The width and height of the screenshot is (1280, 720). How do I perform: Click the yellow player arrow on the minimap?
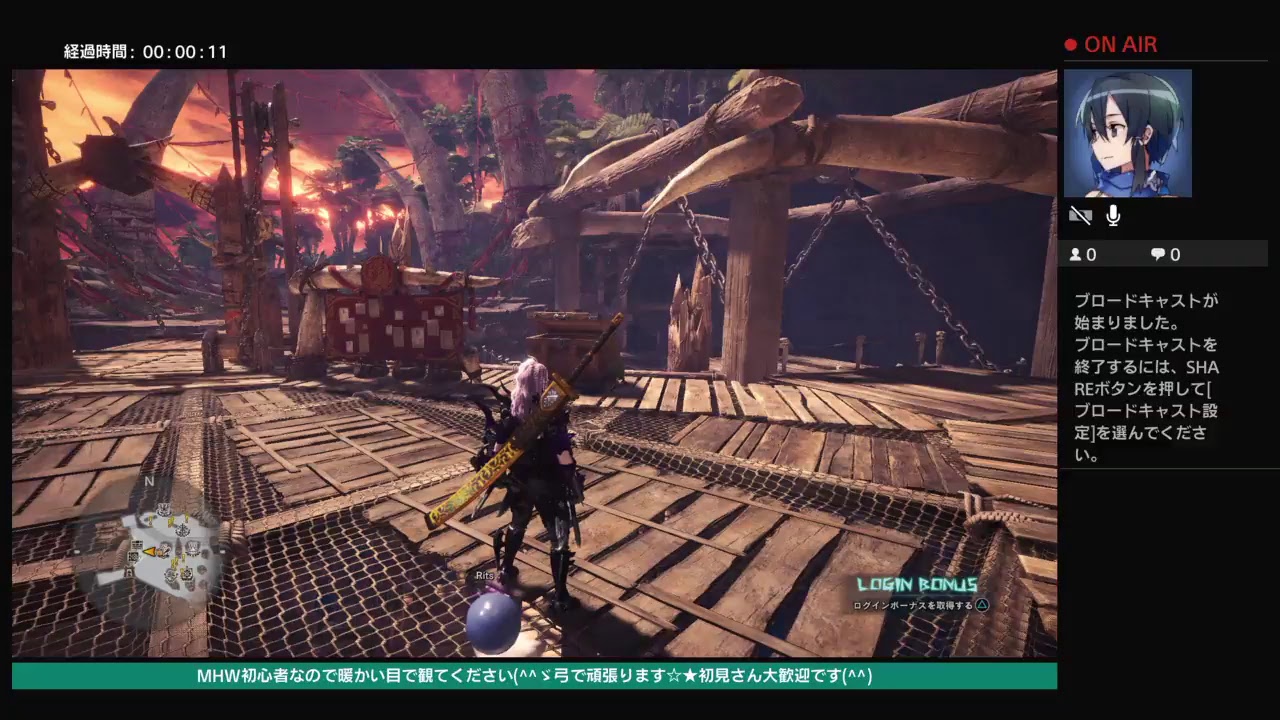(x=150, y=551)
